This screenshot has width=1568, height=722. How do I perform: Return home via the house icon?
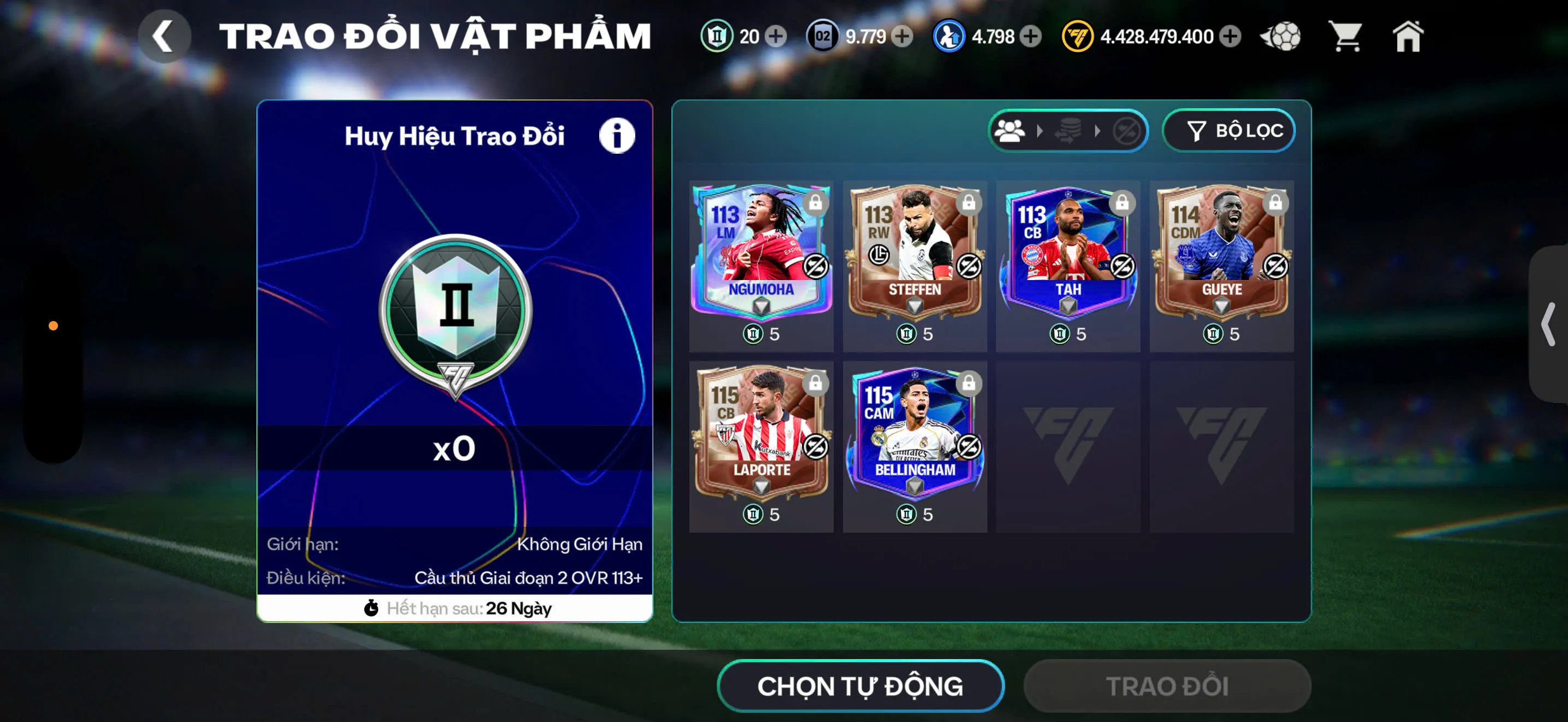1409,37
